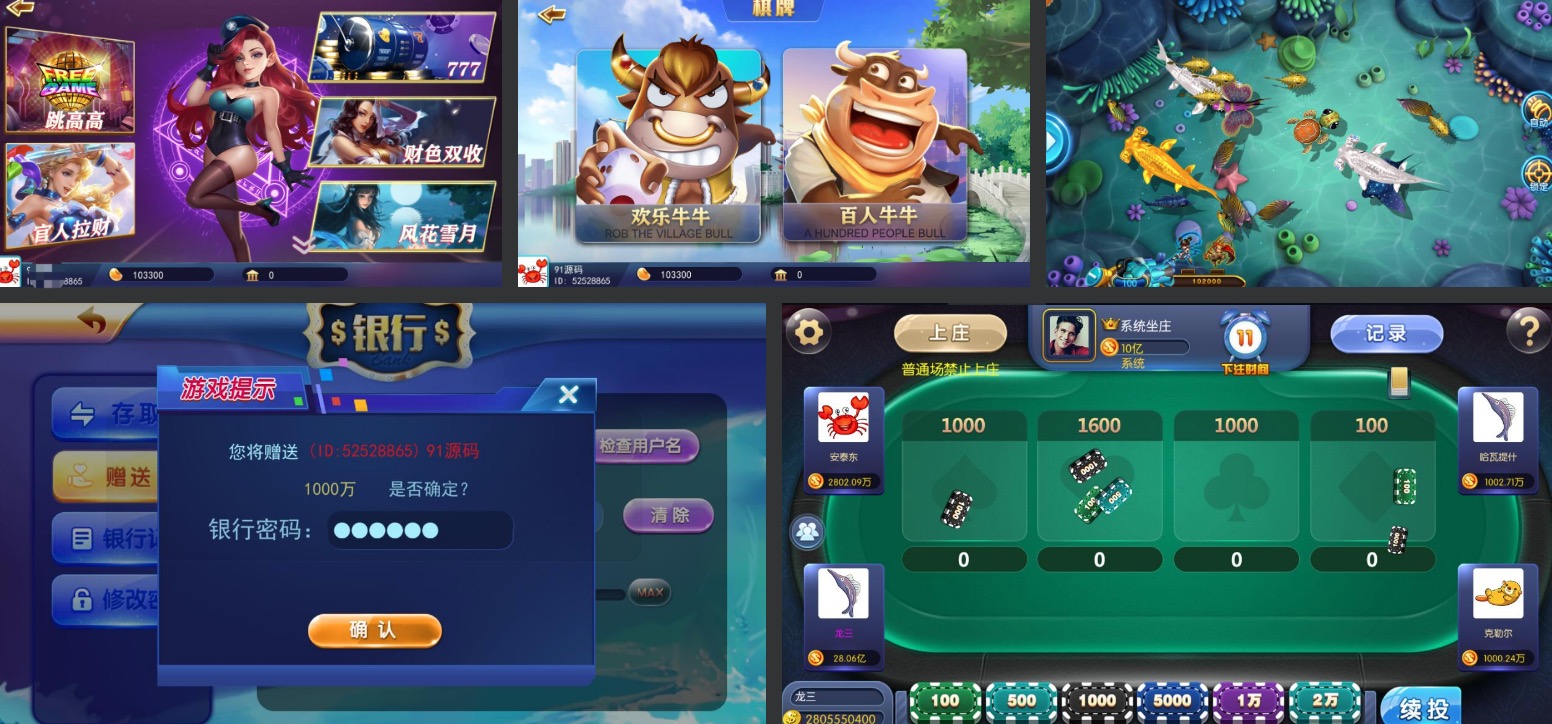
Task: Select the 存取 tab in the bank sidebar
Action: [x=112, y=414]
